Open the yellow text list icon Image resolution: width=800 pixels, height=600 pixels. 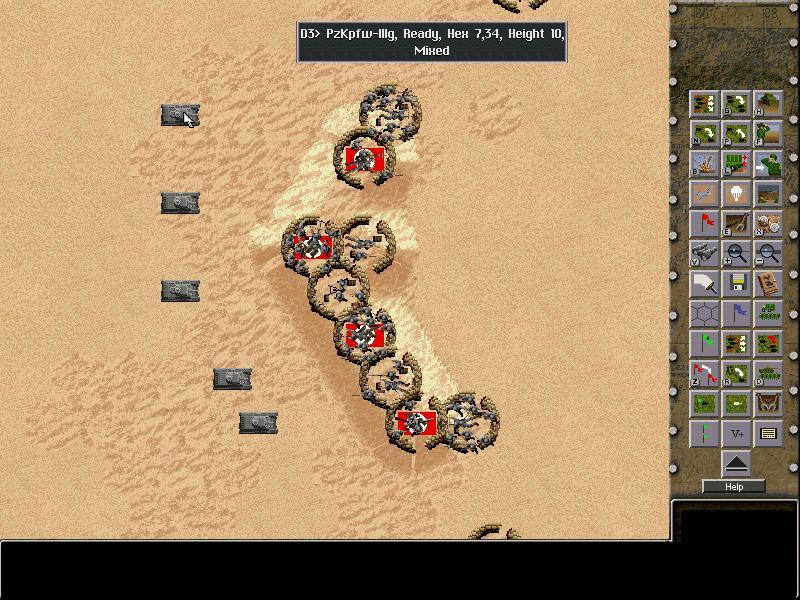(767, 434)
